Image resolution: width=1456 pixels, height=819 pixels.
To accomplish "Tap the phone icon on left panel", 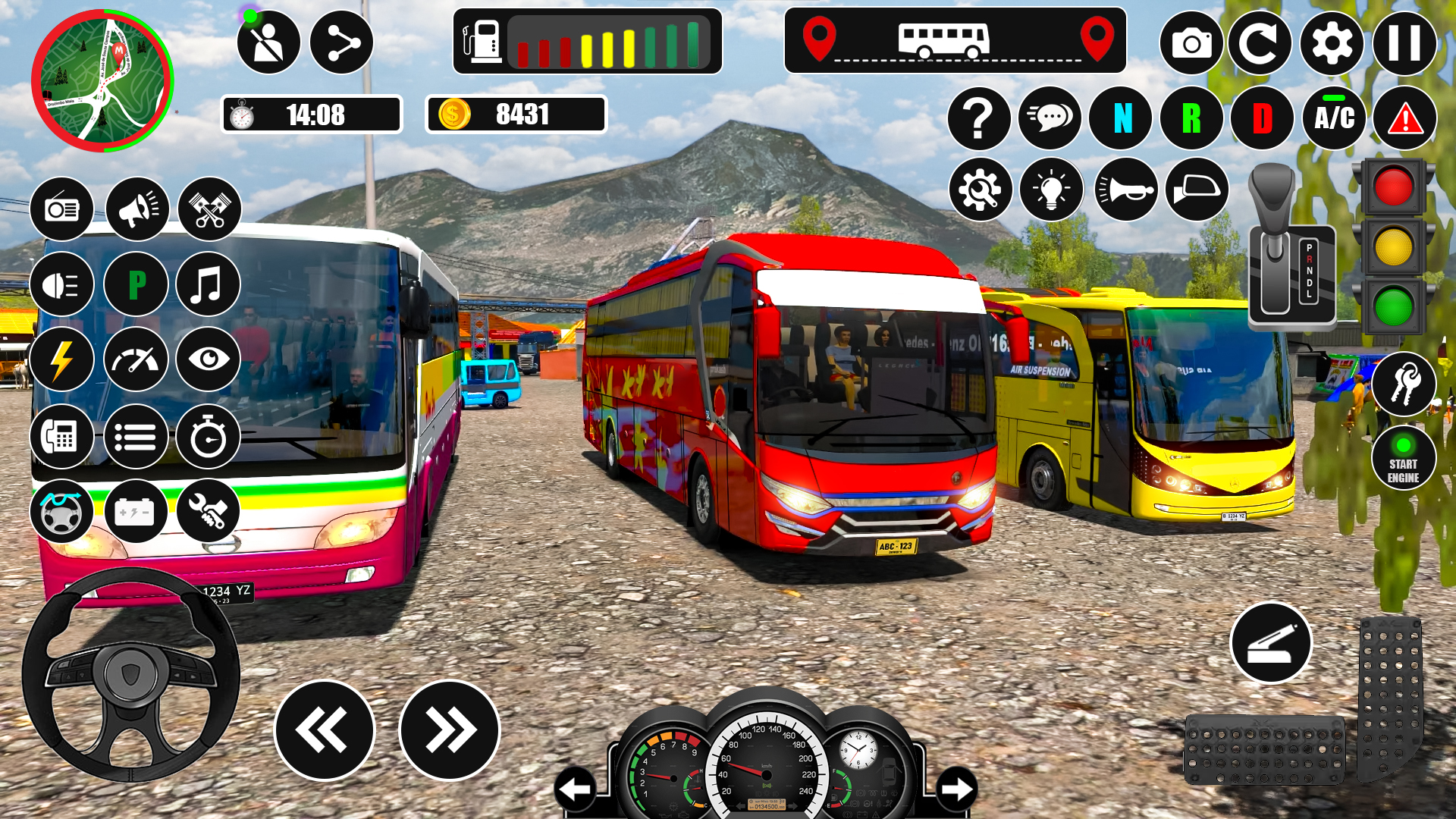I will 63,436.
